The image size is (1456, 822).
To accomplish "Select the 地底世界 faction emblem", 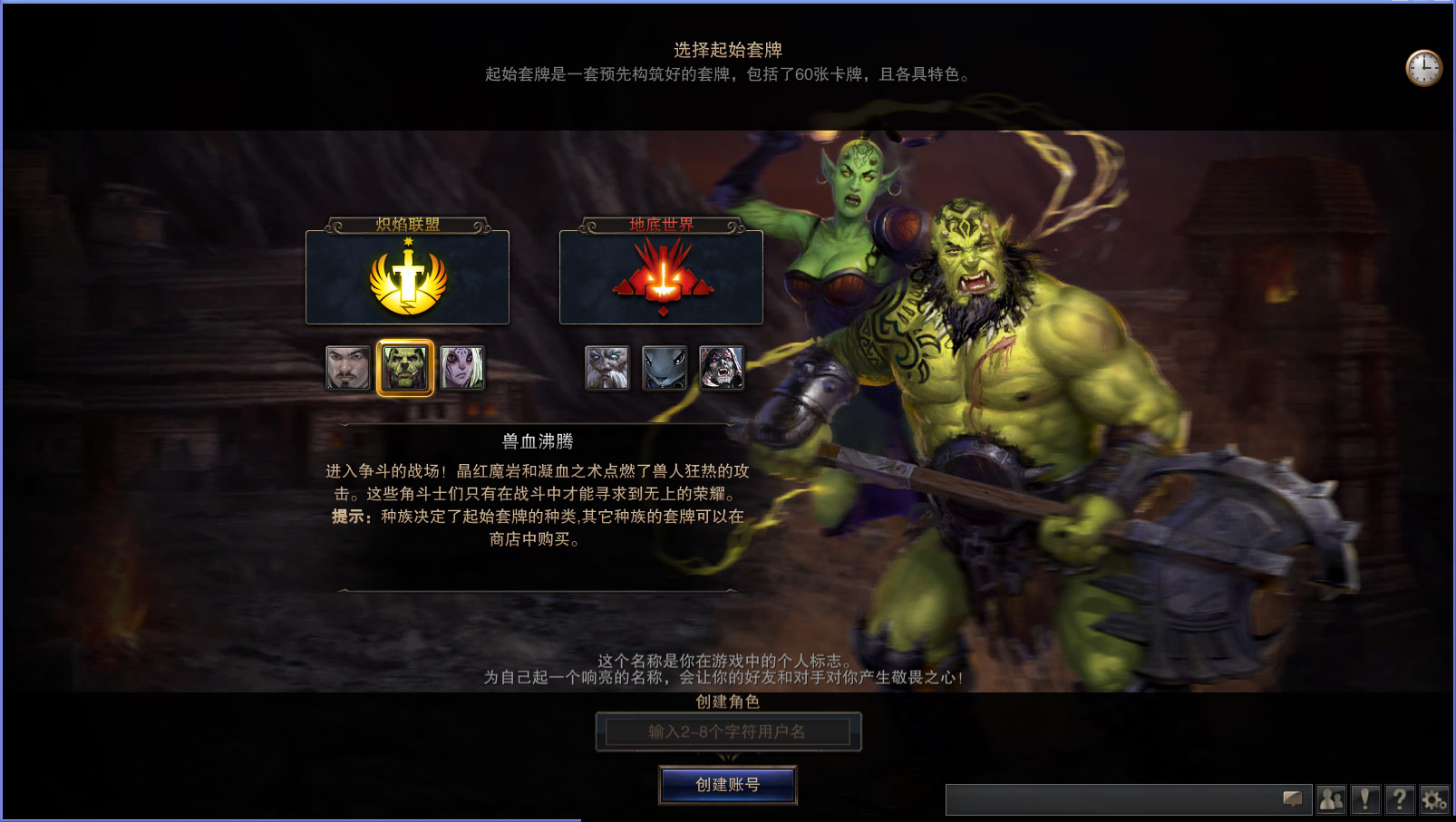I will click(661, 277).
